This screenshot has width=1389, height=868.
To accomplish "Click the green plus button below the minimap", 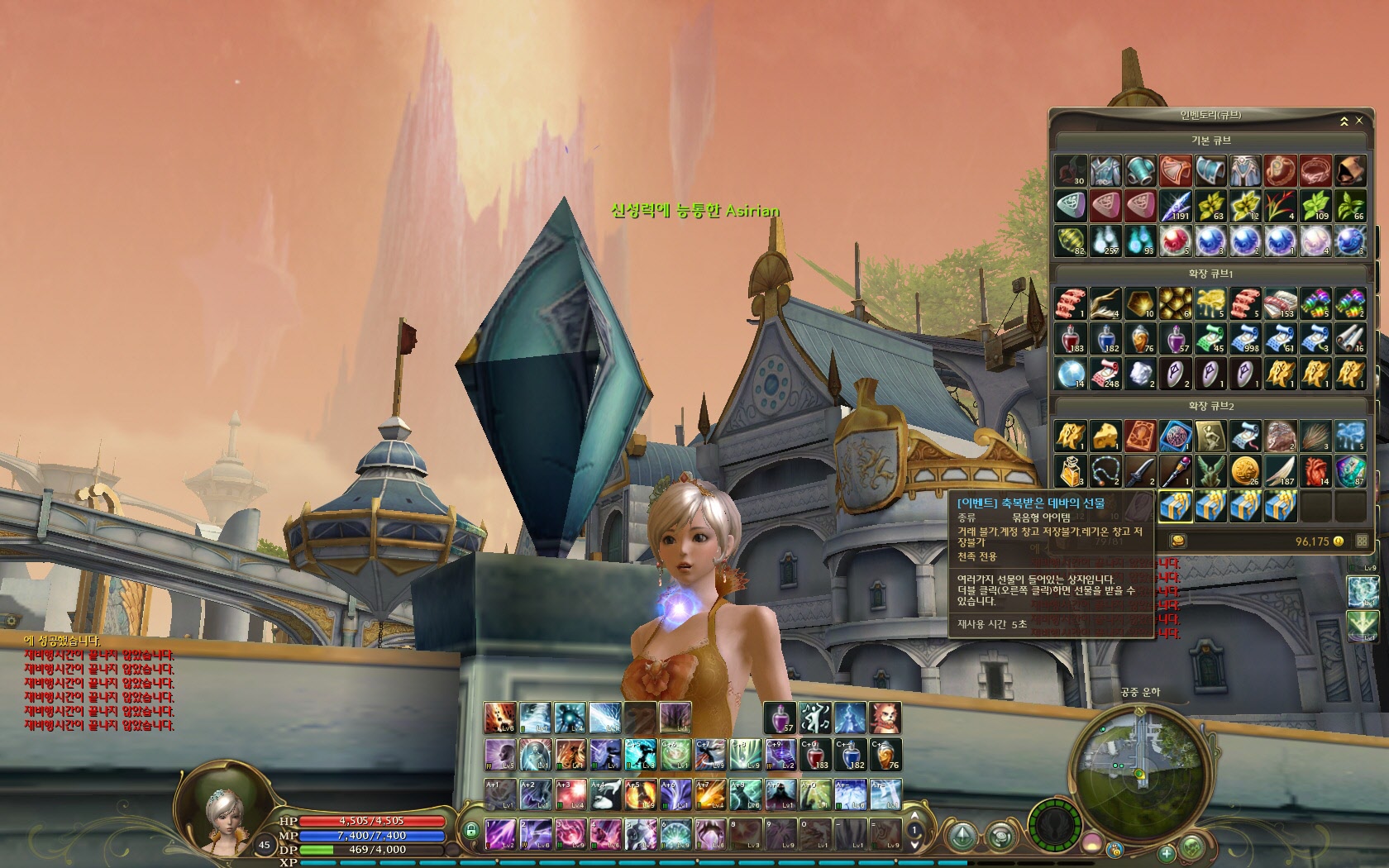I will pos(1166,852).
